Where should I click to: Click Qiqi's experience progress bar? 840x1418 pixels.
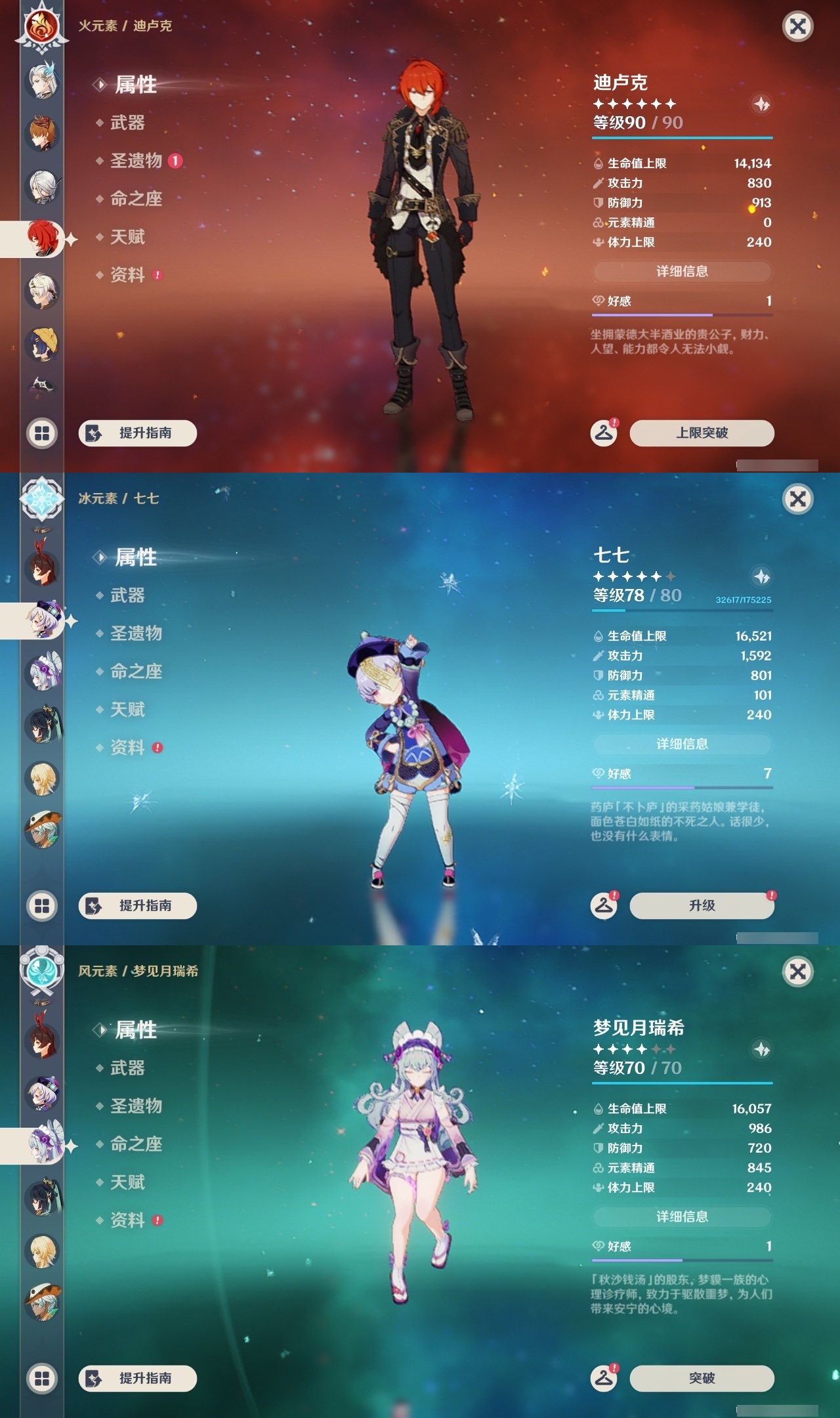682,611
